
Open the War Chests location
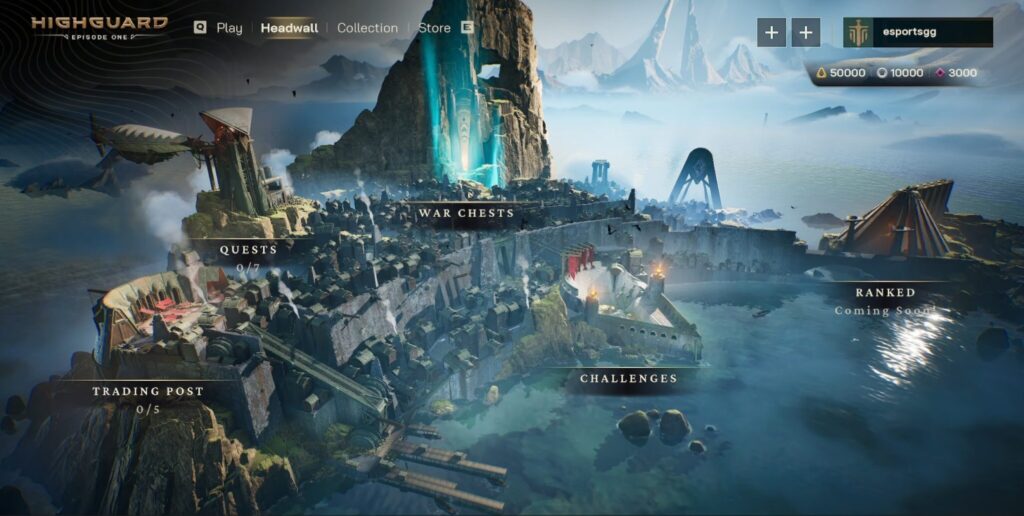tap(466, 213)
